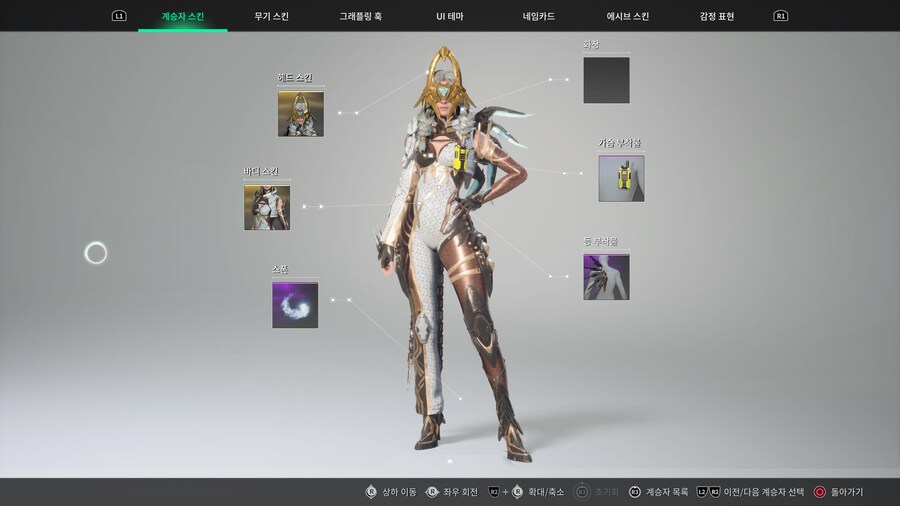Open the 스폰 swirl effect slot

[295, 305]
